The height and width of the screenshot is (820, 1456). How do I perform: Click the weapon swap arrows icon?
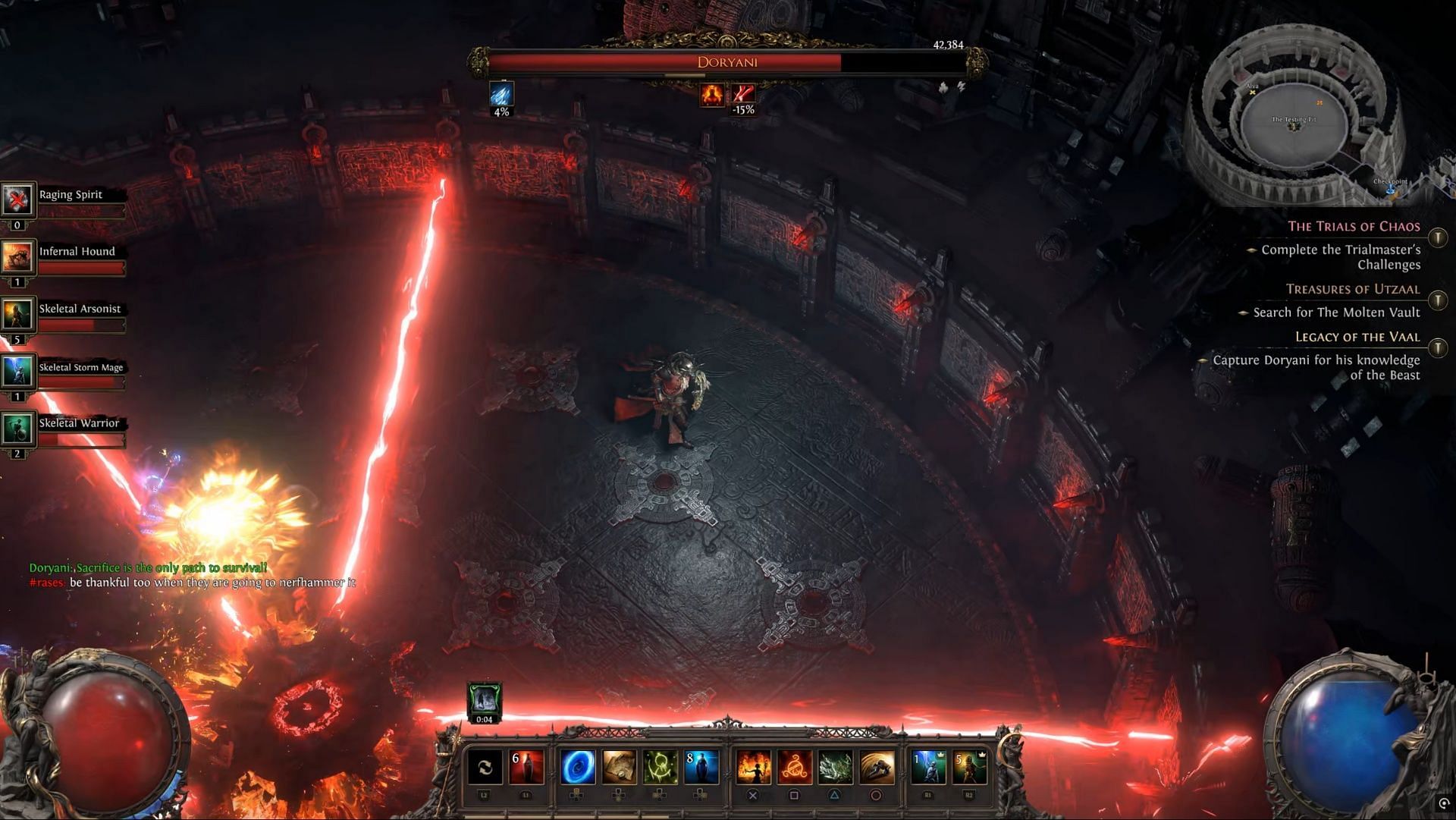[x=485, y=767]
